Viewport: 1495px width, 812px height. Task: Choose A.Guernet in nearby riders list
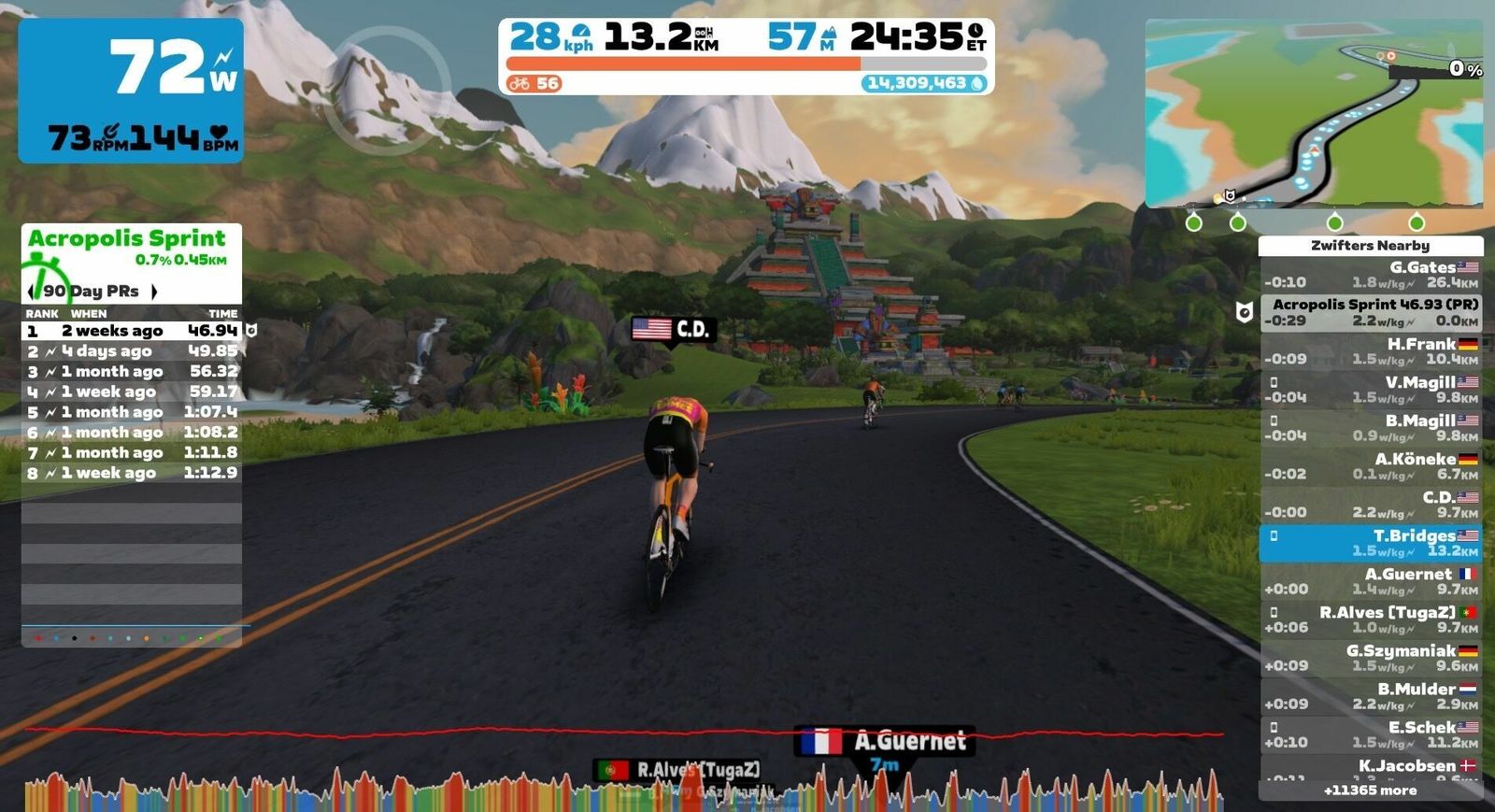click(1370, 581)
